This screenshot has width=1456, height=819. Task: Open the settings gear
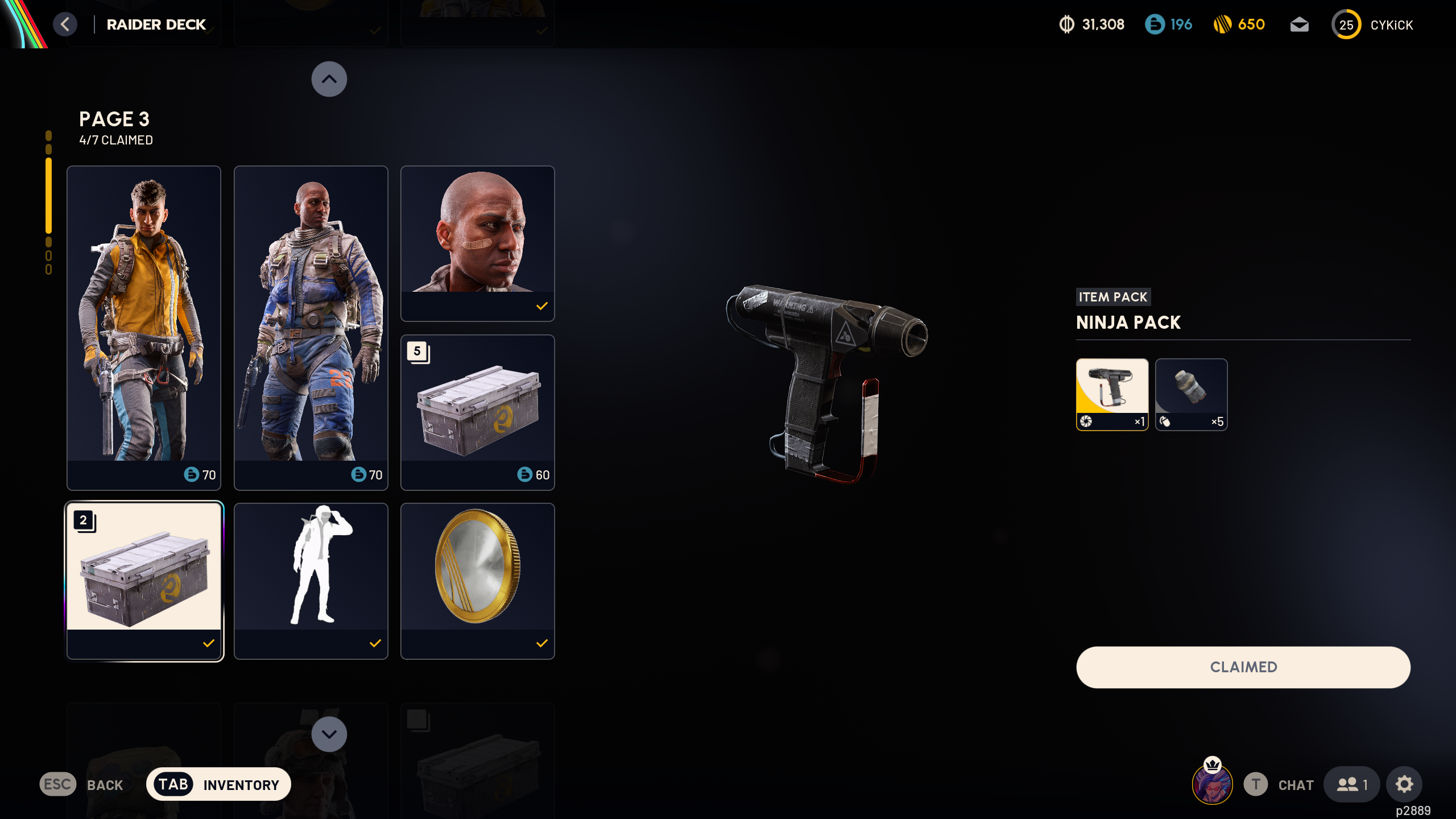click(x=1404, y=784)
